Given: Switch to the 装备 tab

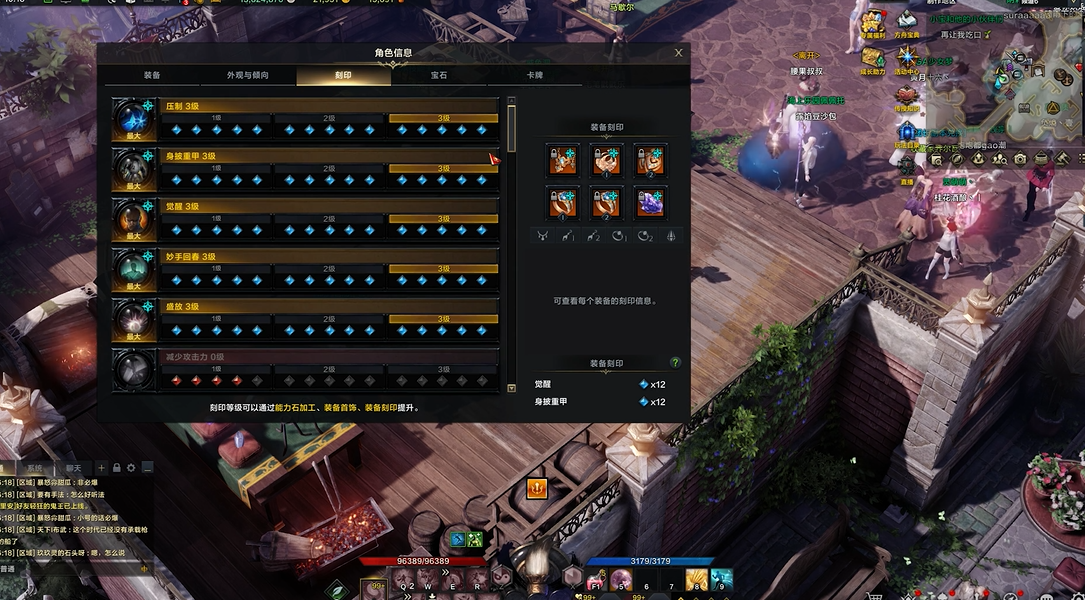Looking at the screenshot, I should tap(152, 76).
